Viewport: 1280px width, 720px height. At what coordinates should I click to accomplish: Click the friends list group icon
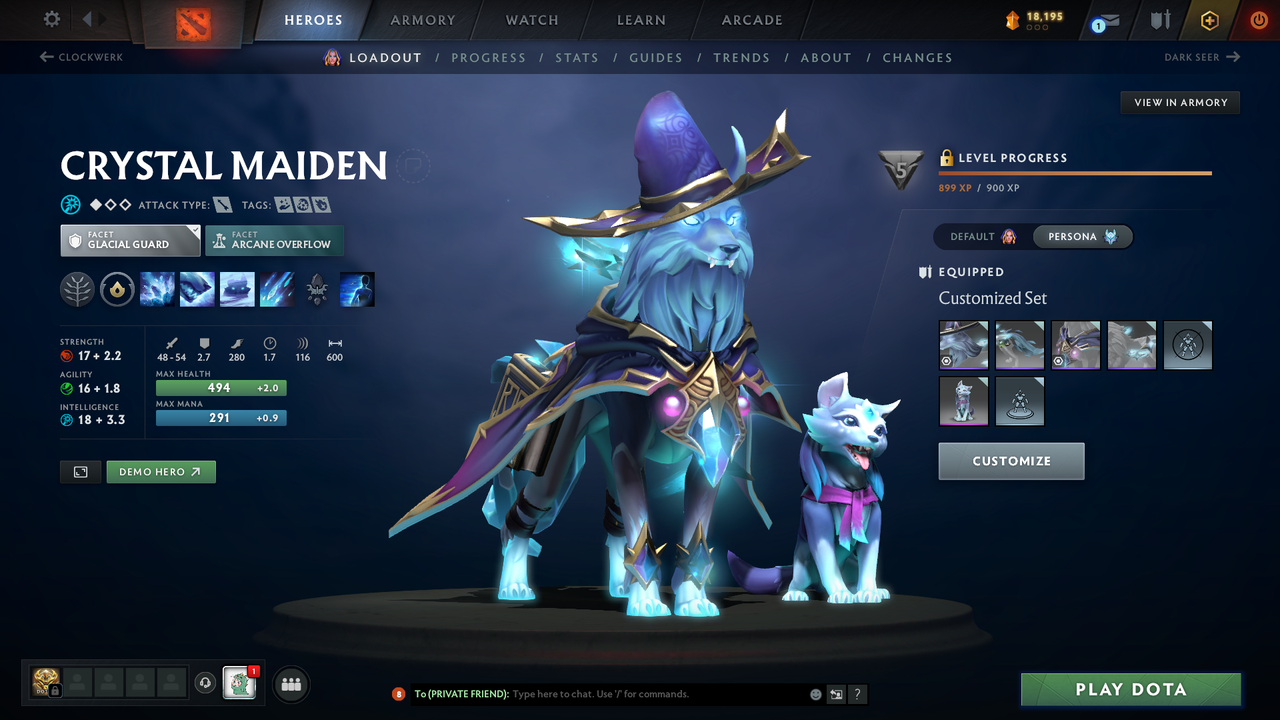(290, 683)
